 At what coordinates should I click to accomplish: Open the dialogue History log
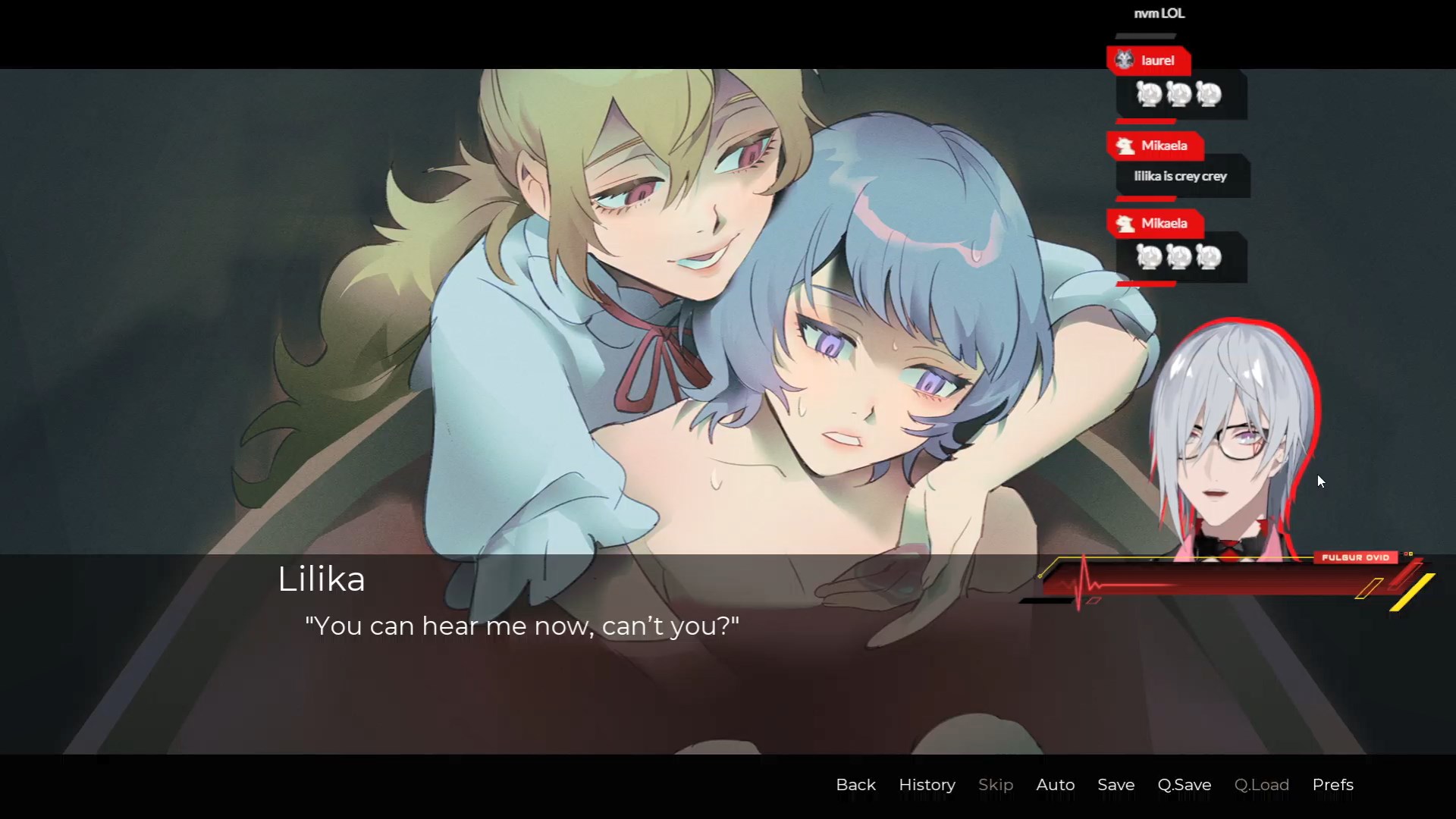927,785
